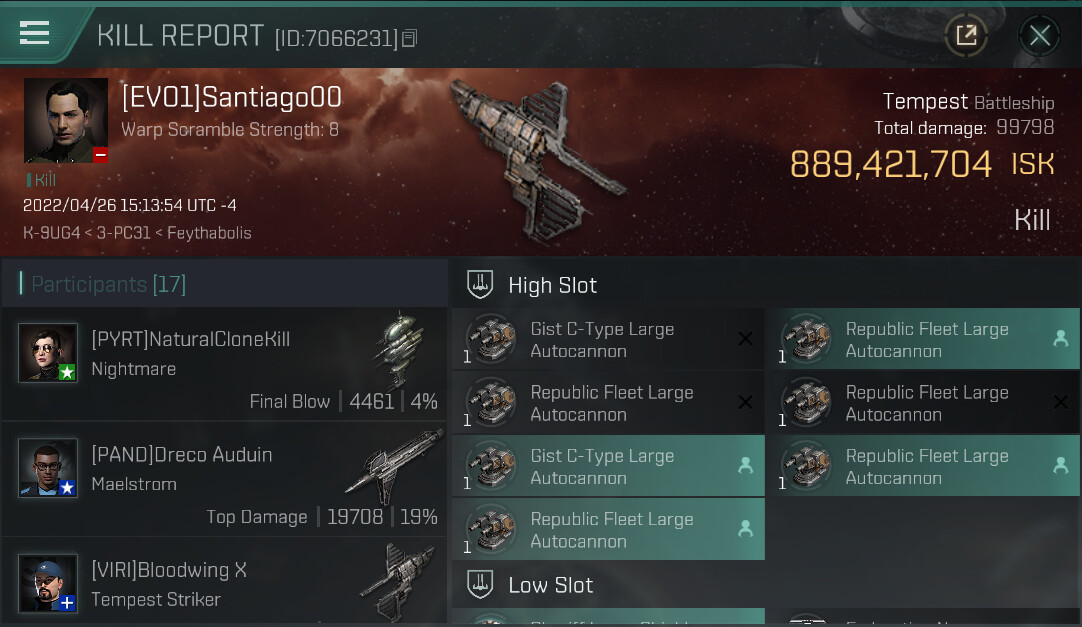Screen dimensions: 1082x627
Task: Tap Dreco Auduin's character portrait
Action: click(x=48, y=468)
